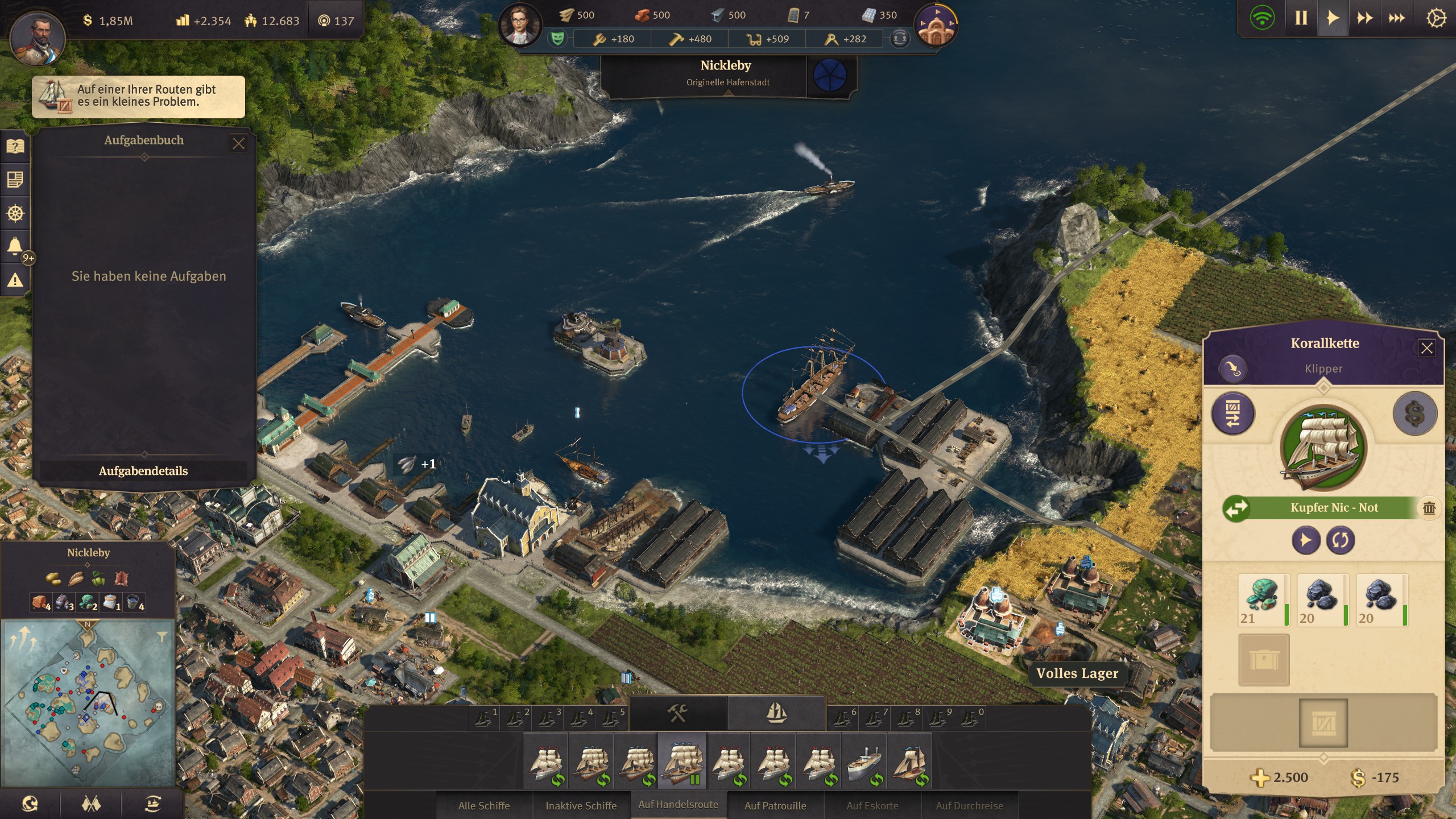Set the fastest triple-arrow game speed
Image resolution: width=1456 pixels, height=819 pixels.
1396,18
